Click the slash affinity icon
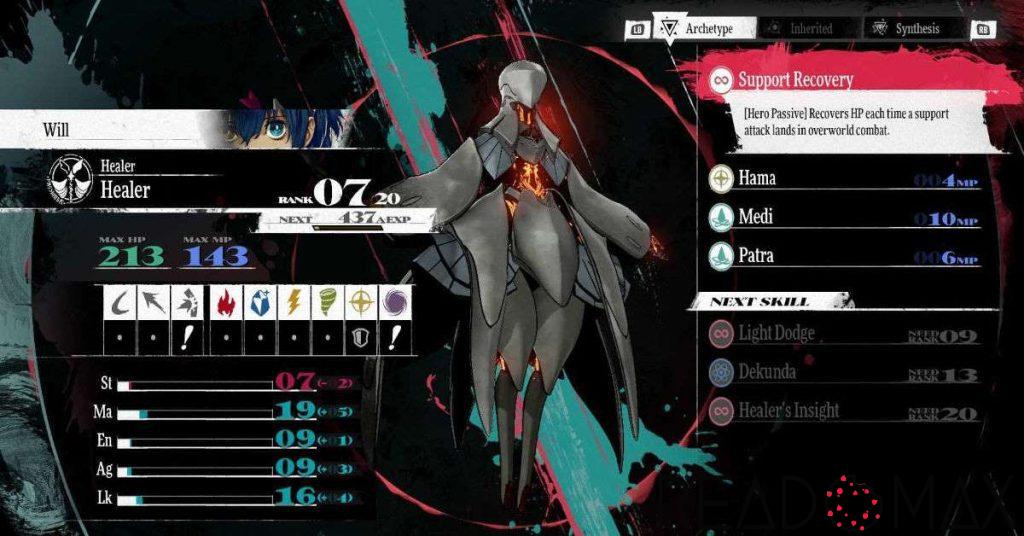The height and width of the screenshot is (536, 1024). point(120,303)
